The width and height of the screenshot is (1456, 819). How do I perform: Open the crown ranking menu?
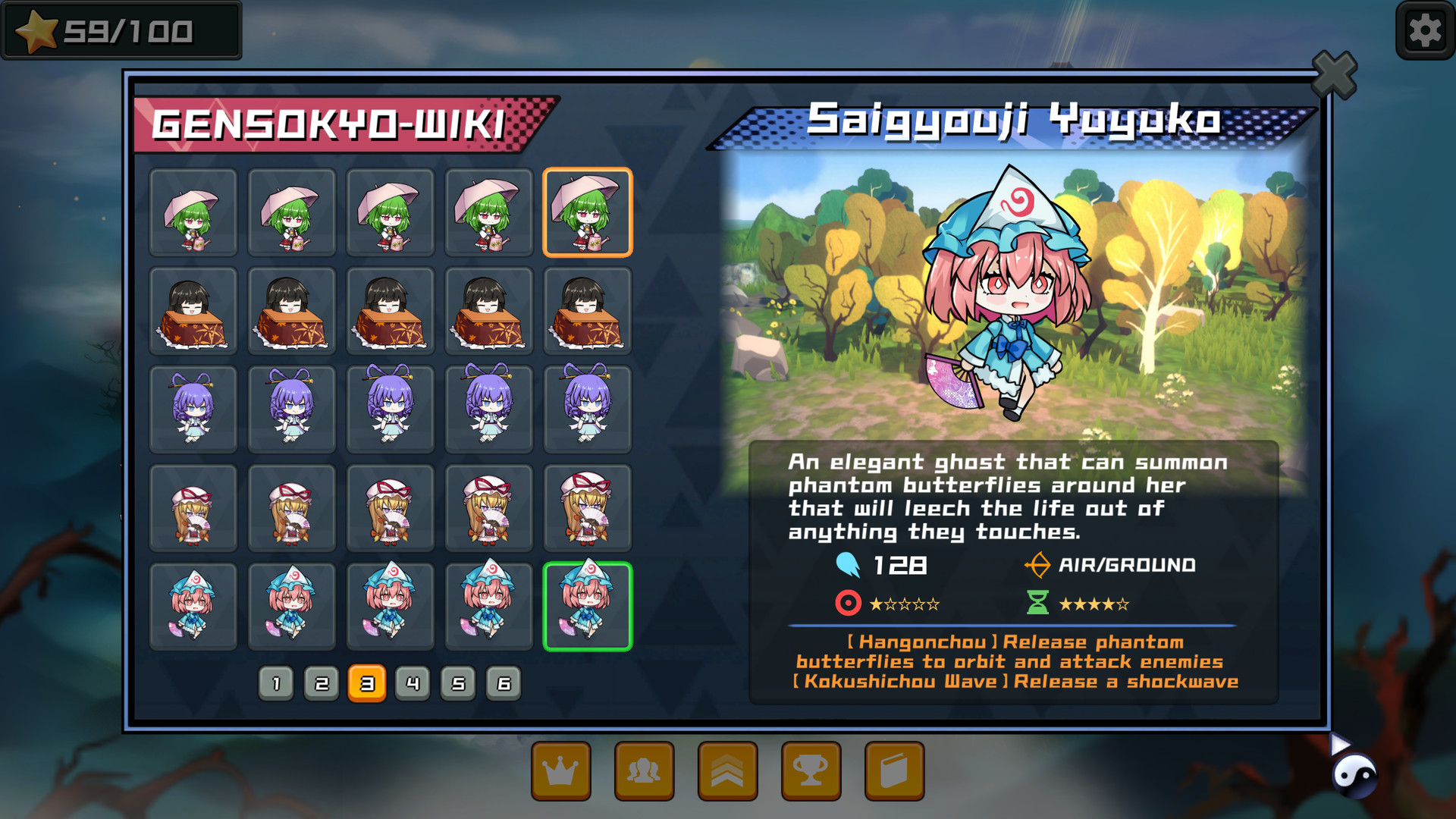[x=560, y=770]
